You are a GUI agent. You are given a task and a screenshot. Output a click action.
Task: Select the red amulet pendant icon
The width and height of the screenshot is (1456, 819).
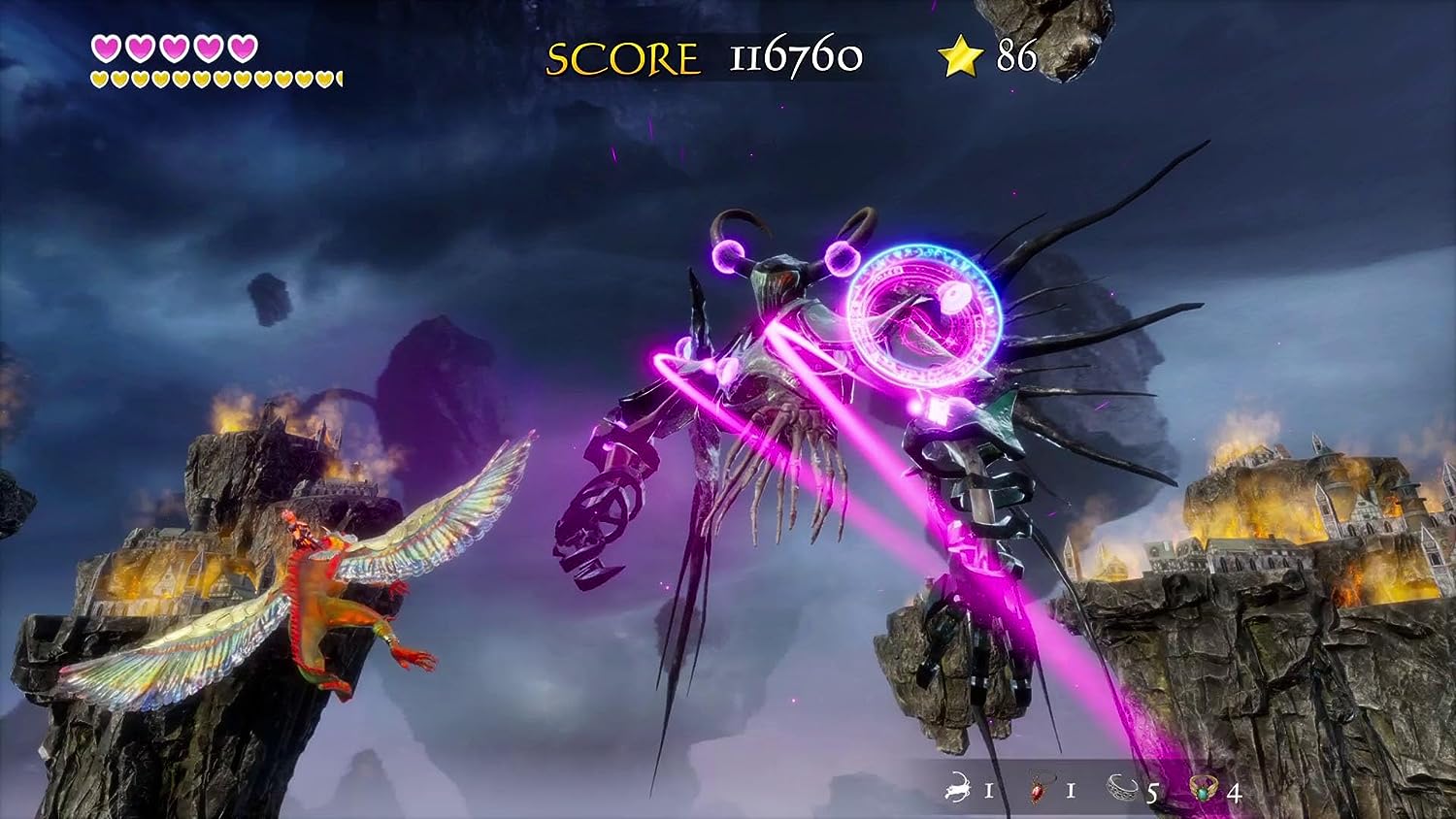click(x=1037, y=792)
